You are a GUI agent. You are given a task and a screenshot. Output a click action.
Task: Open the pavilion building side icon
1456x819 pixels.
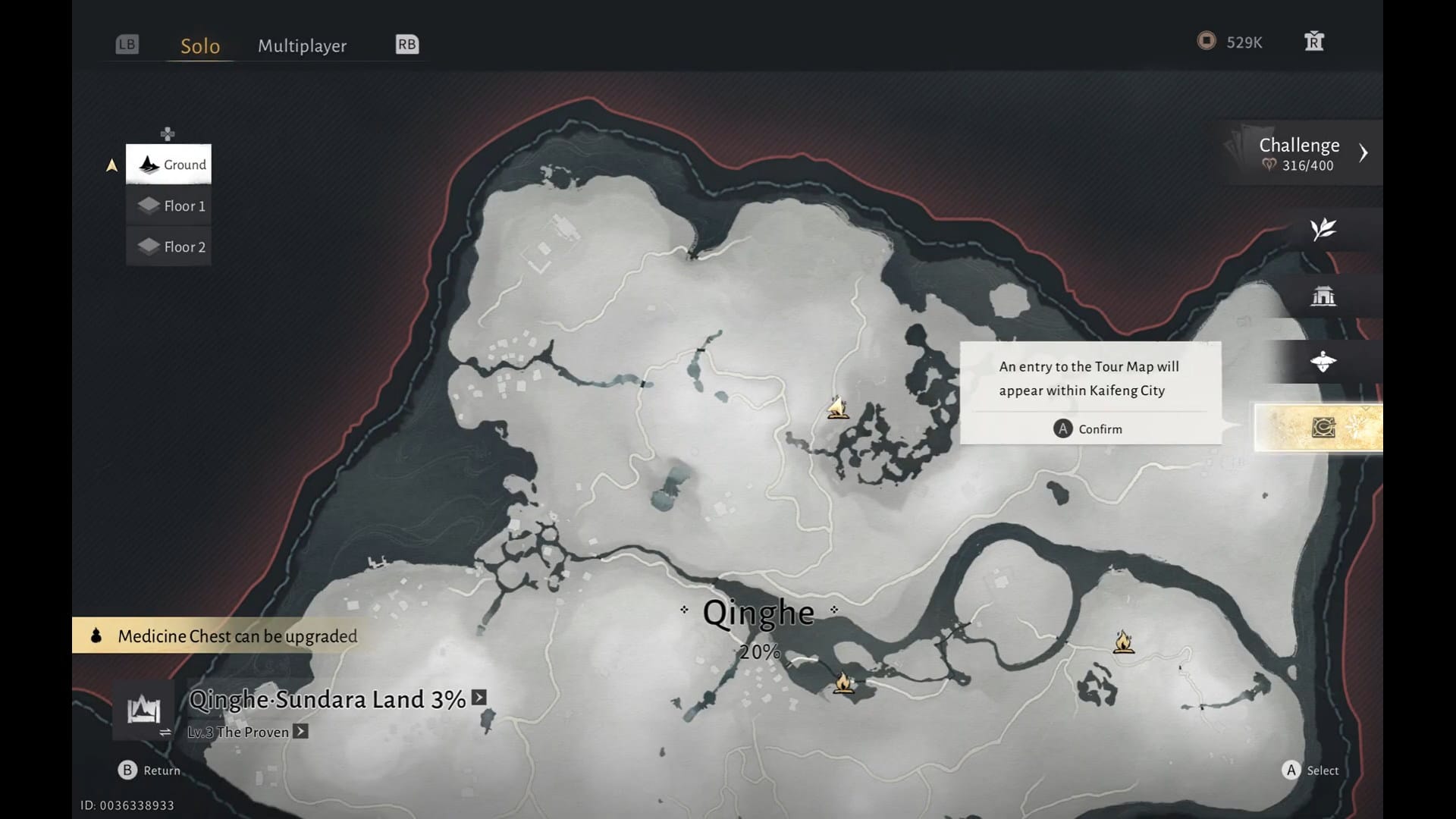click(1323, 296)
